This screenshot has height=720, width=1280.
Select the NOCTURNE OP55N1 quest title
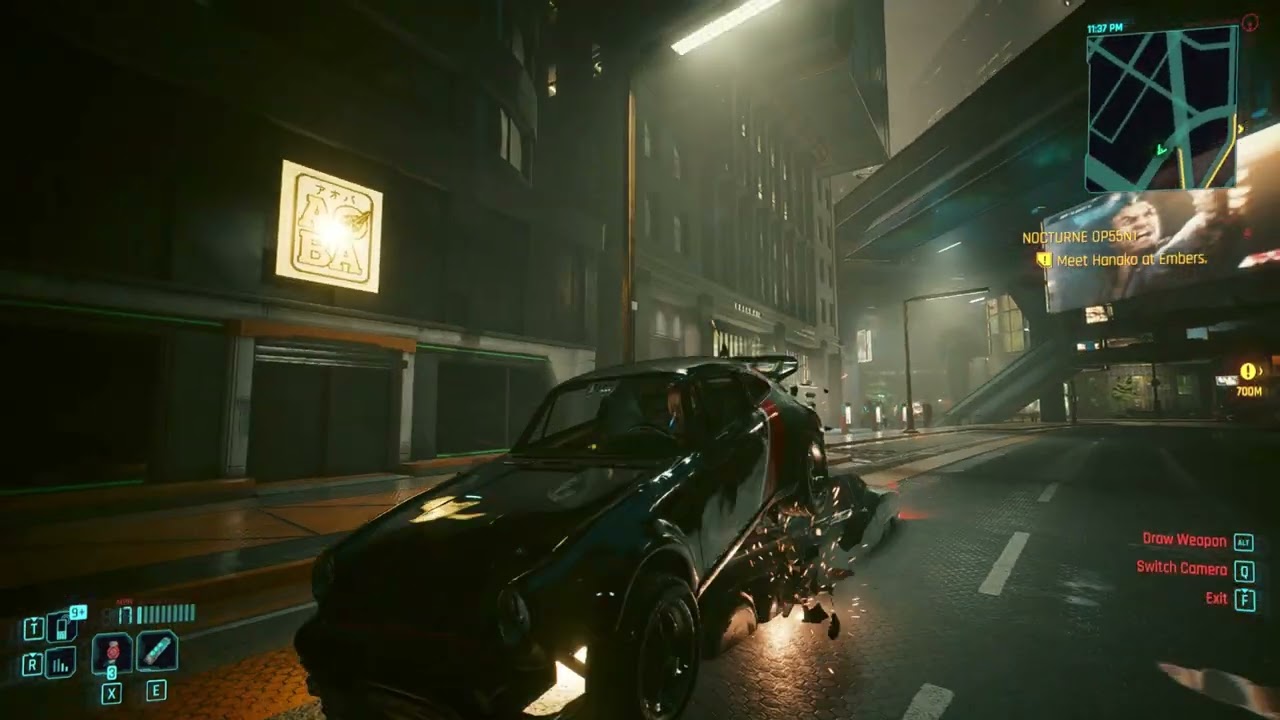tap(1079, 237)
